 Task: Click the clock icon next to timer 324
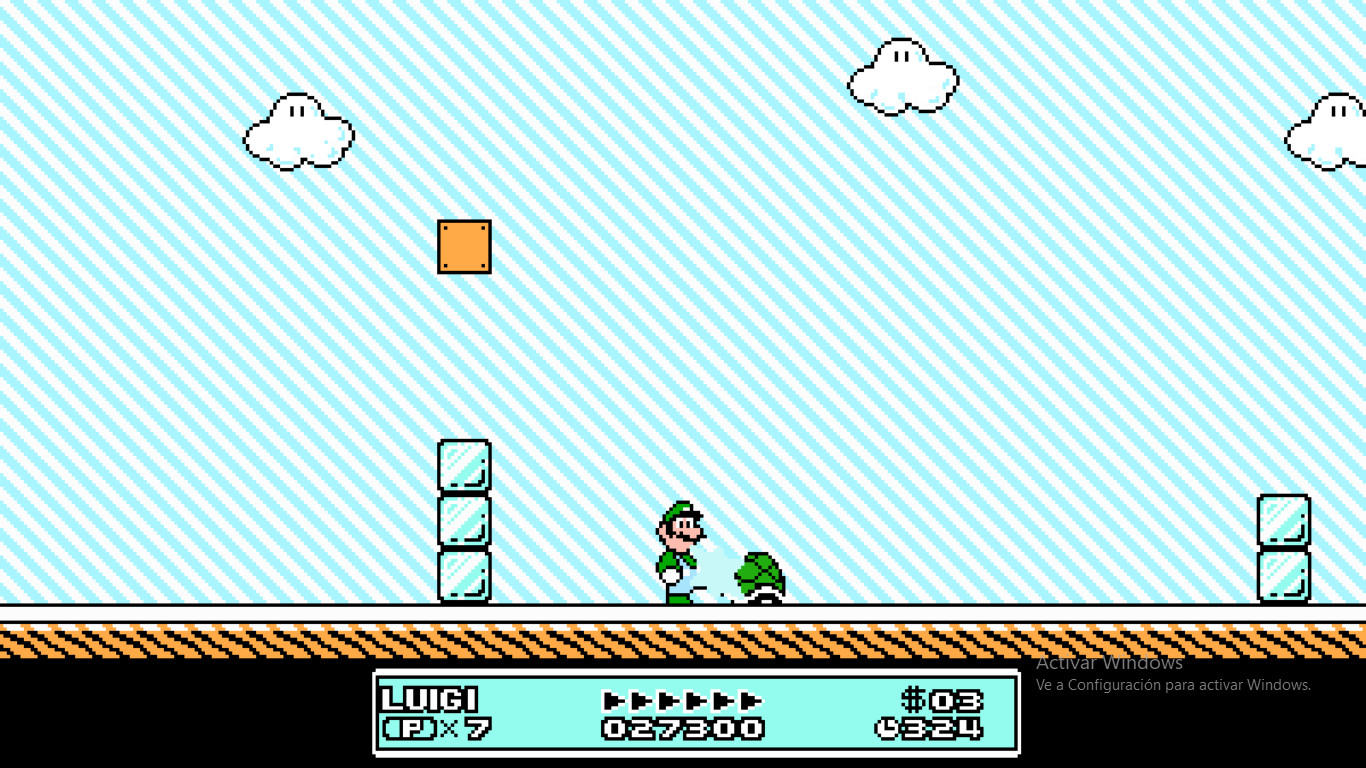[888, 730]
